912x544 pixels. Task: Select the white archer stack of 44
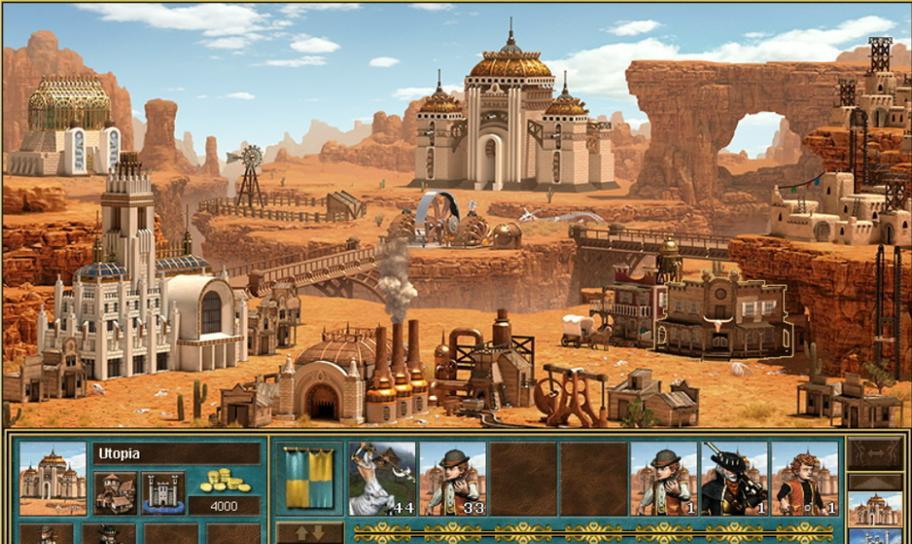(382, 478)
